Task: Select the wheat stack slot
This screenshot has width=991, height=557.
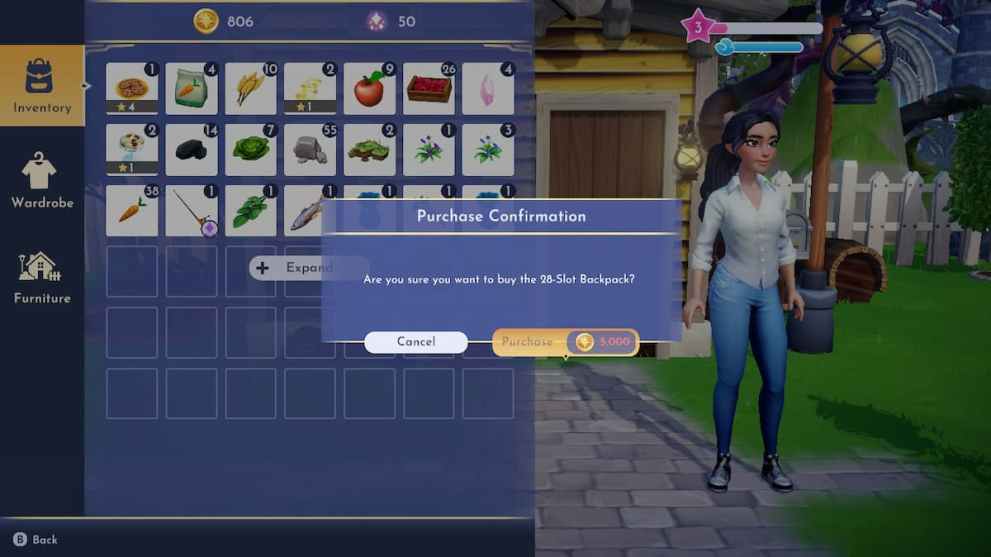Action: click(x=250, y=89)
